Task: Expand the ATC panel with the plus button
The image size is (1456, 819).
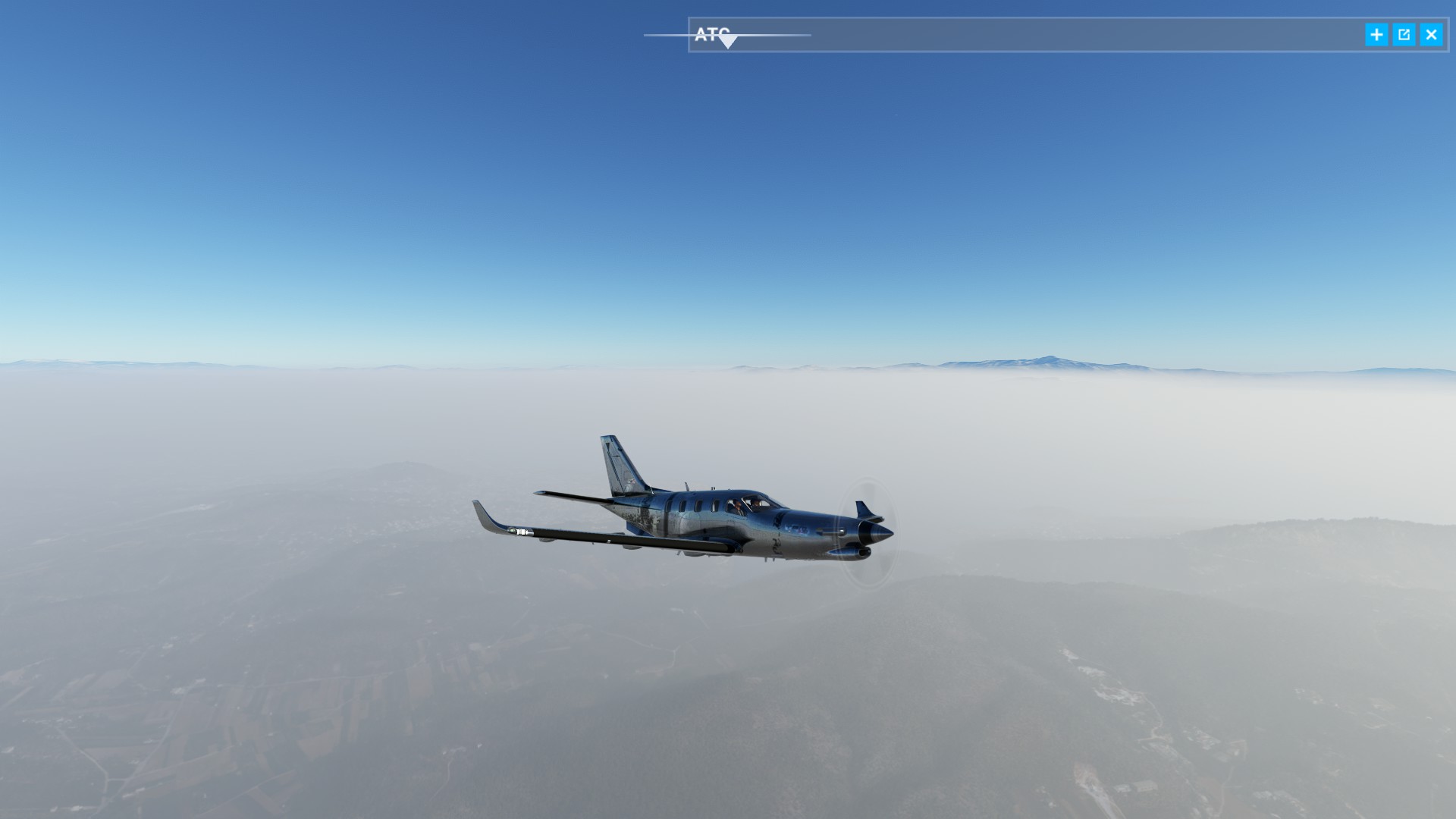Action: tap(1376, 35)
